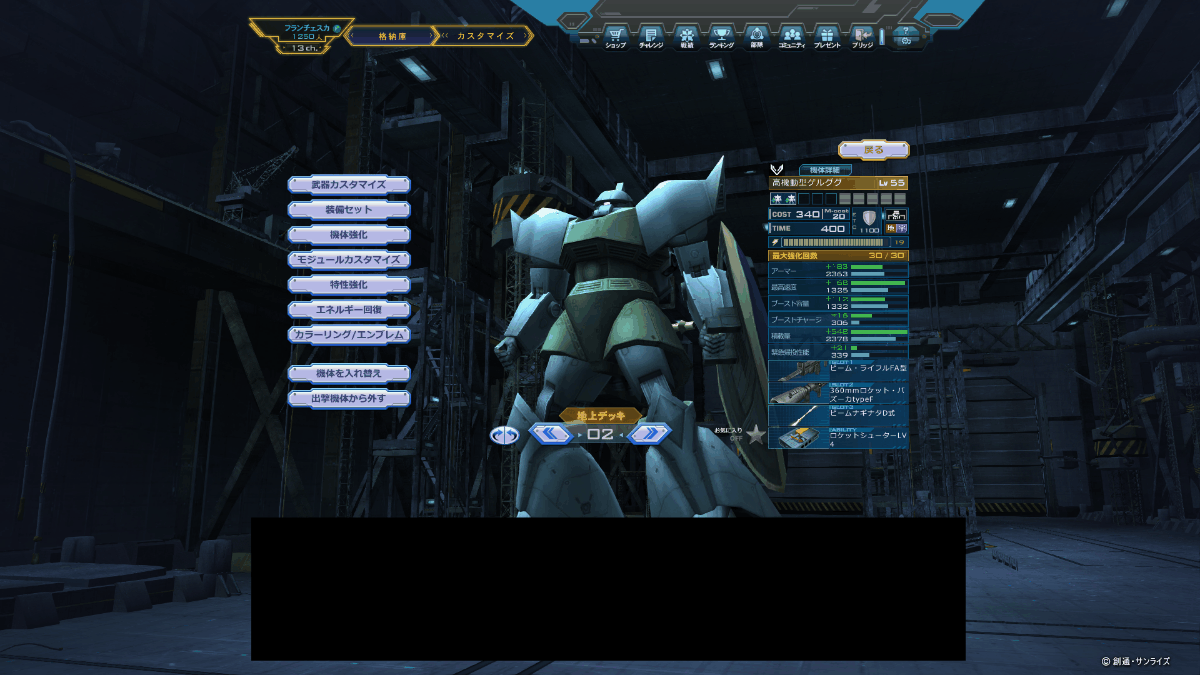This screenshot has height=675, width=1200.
Task: Open カラーリング/エンブレム coloring and emblem menu
Action: (x=349, y=334)
